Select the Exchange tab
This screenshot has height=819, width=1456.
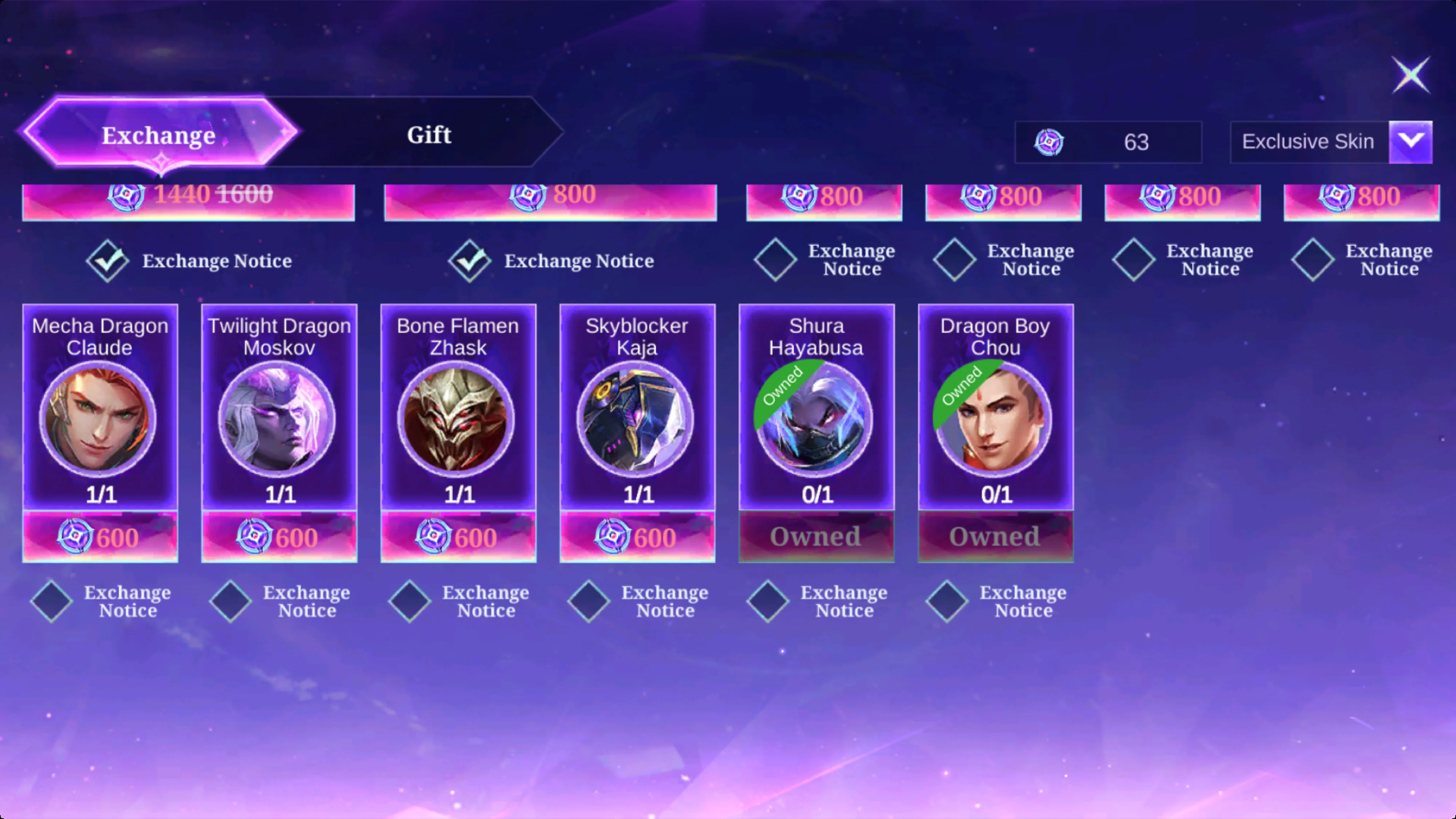pos(159,135)
